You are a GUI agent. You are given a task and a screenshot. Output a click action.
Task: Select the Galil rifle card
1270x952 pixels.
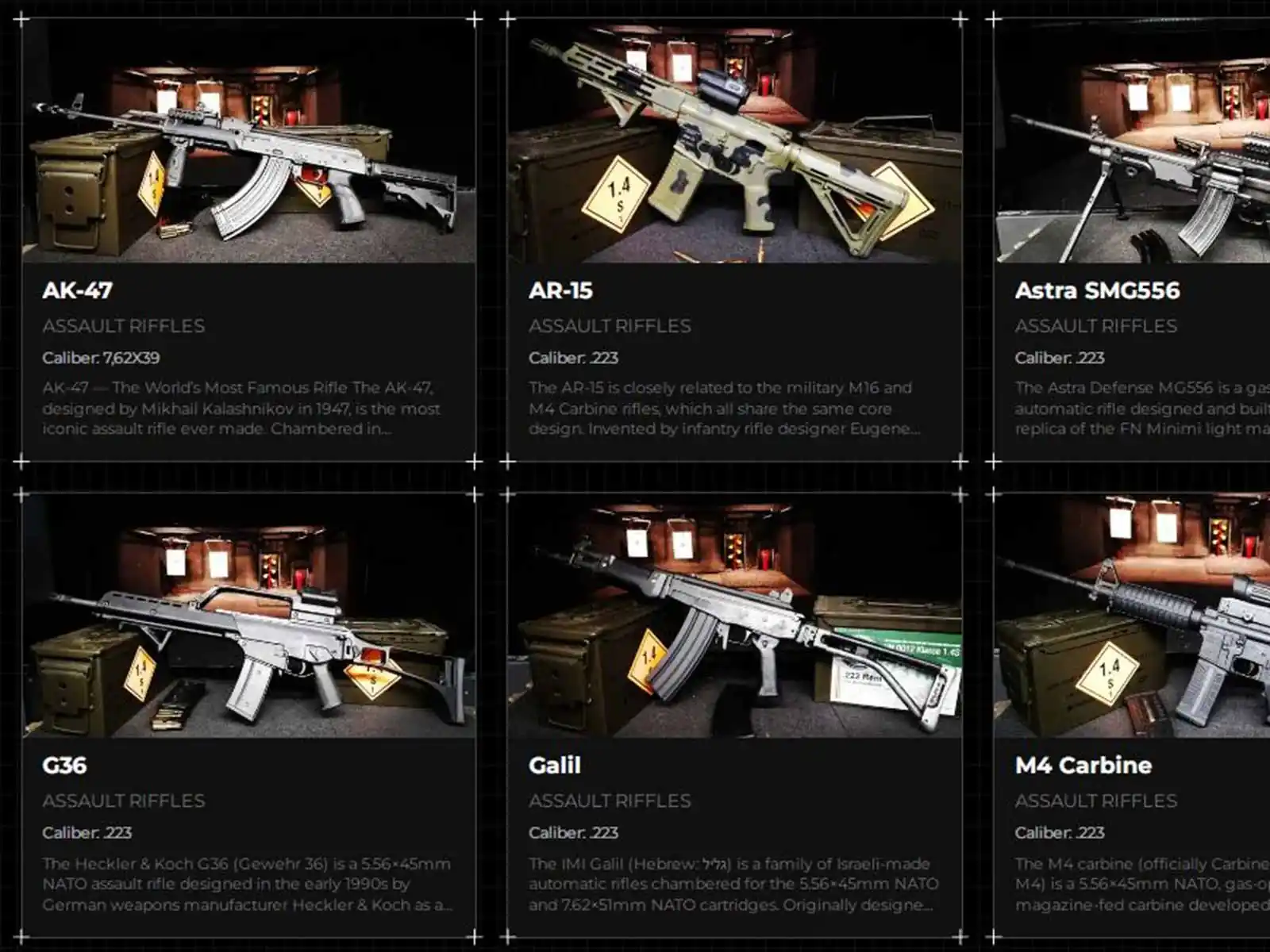734,833
